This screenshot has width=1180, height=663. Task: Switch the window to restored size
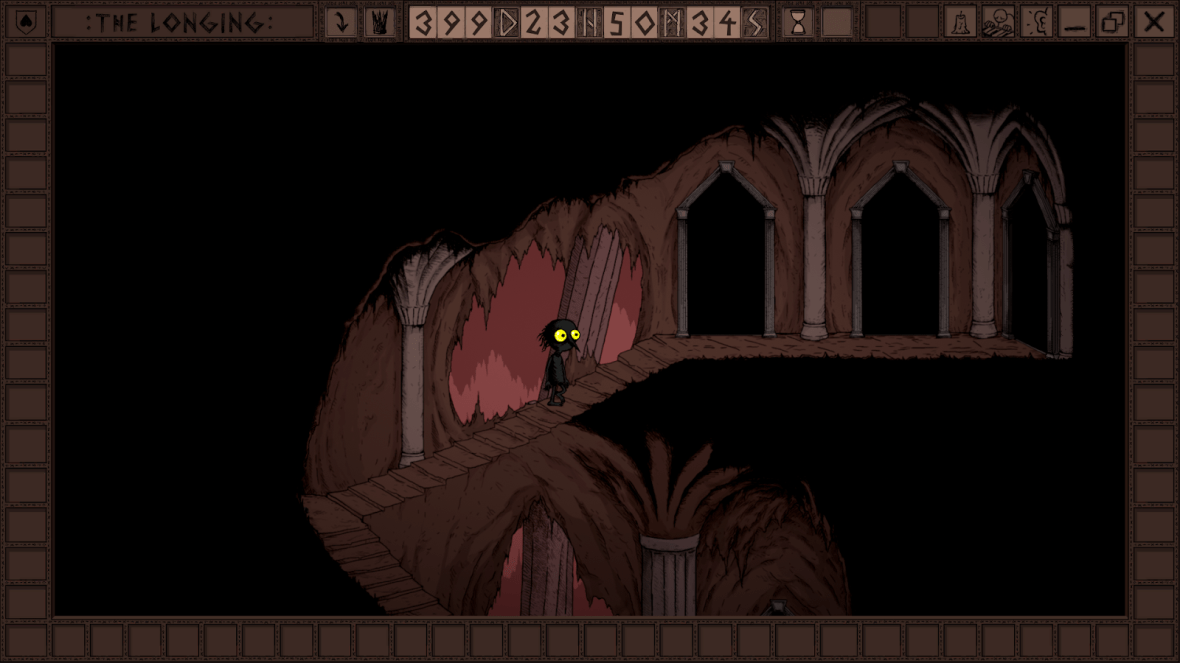[1113, 22]
